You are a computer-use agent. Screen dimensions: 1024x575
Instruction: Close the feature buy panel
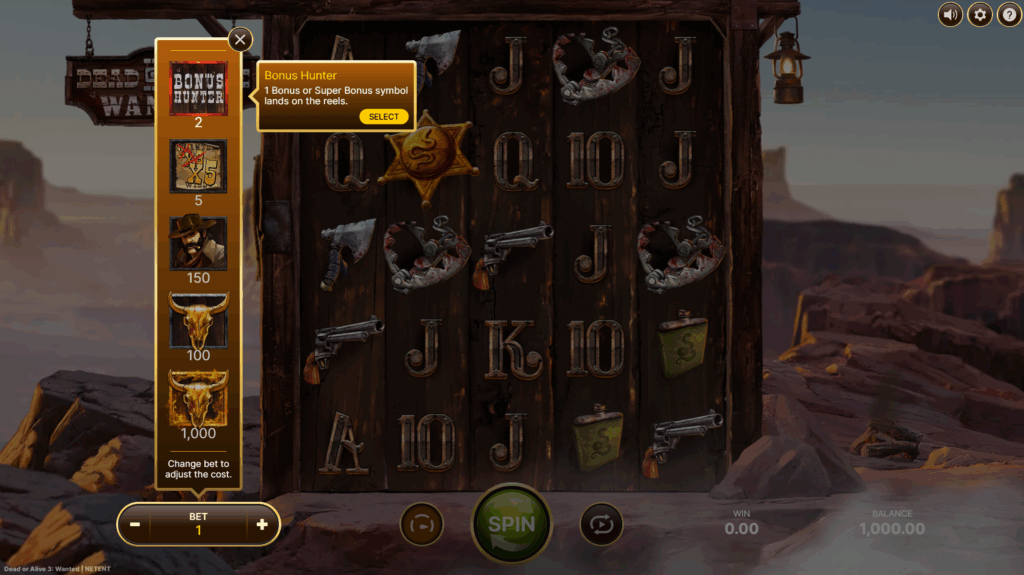click(x=240, y=40)
